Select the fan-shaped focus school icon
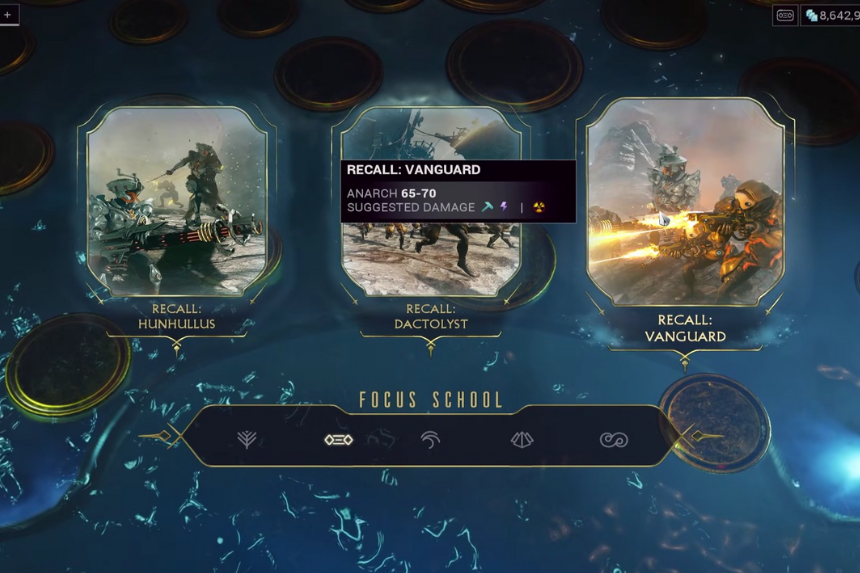The height and width of the screenshot is (573, 860). (x=522, y=439)
